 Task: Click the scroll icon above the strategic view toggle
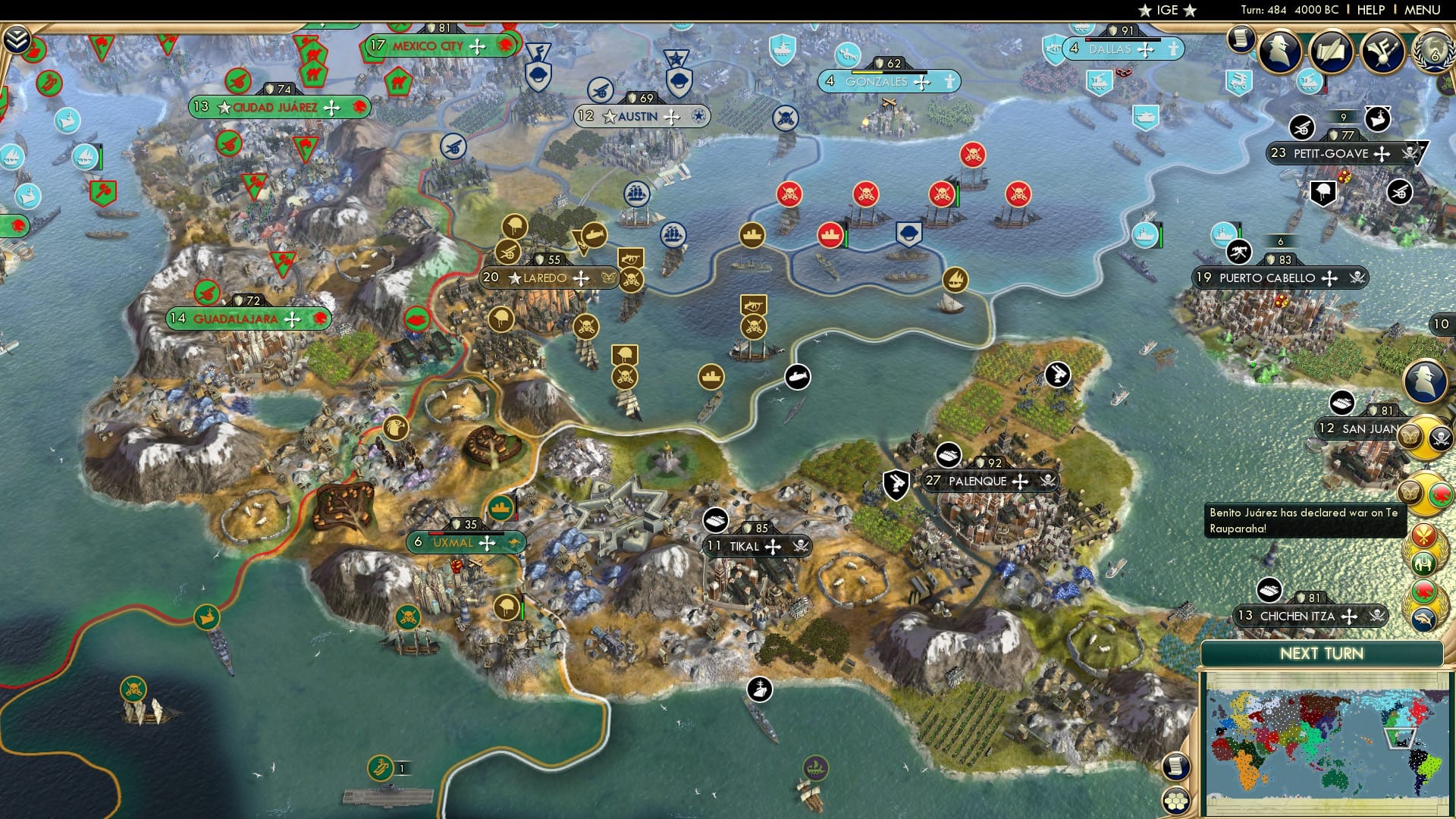click(1175, 767)
